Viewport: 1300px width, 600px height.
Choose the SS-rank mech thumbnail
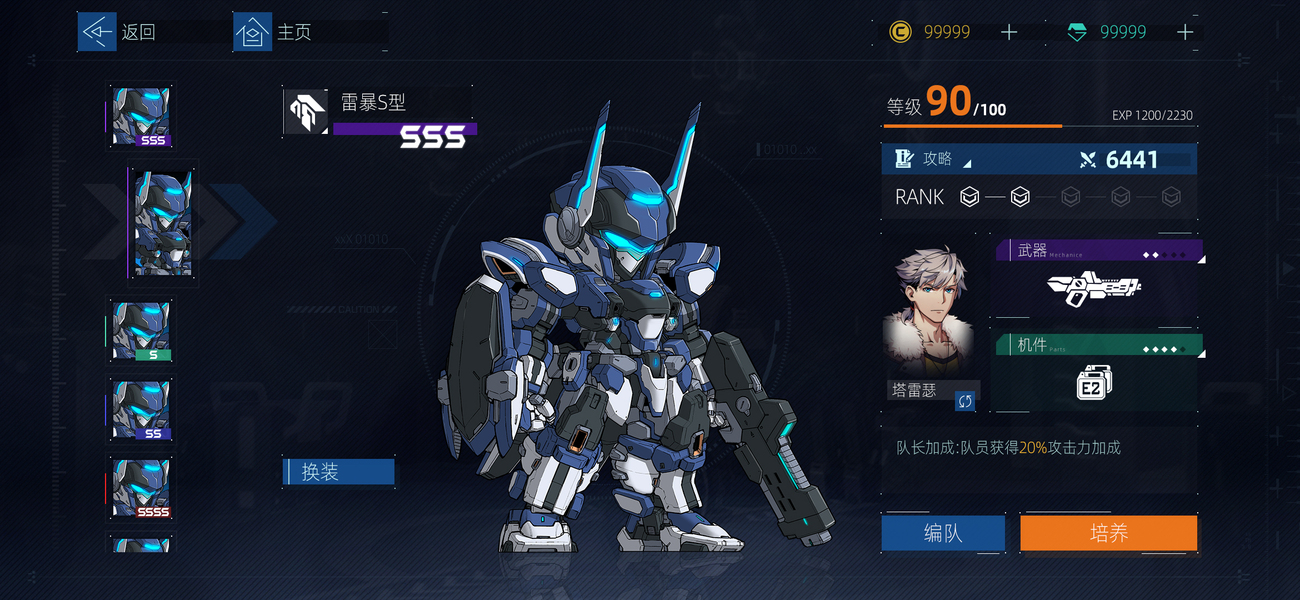point(141,410)
